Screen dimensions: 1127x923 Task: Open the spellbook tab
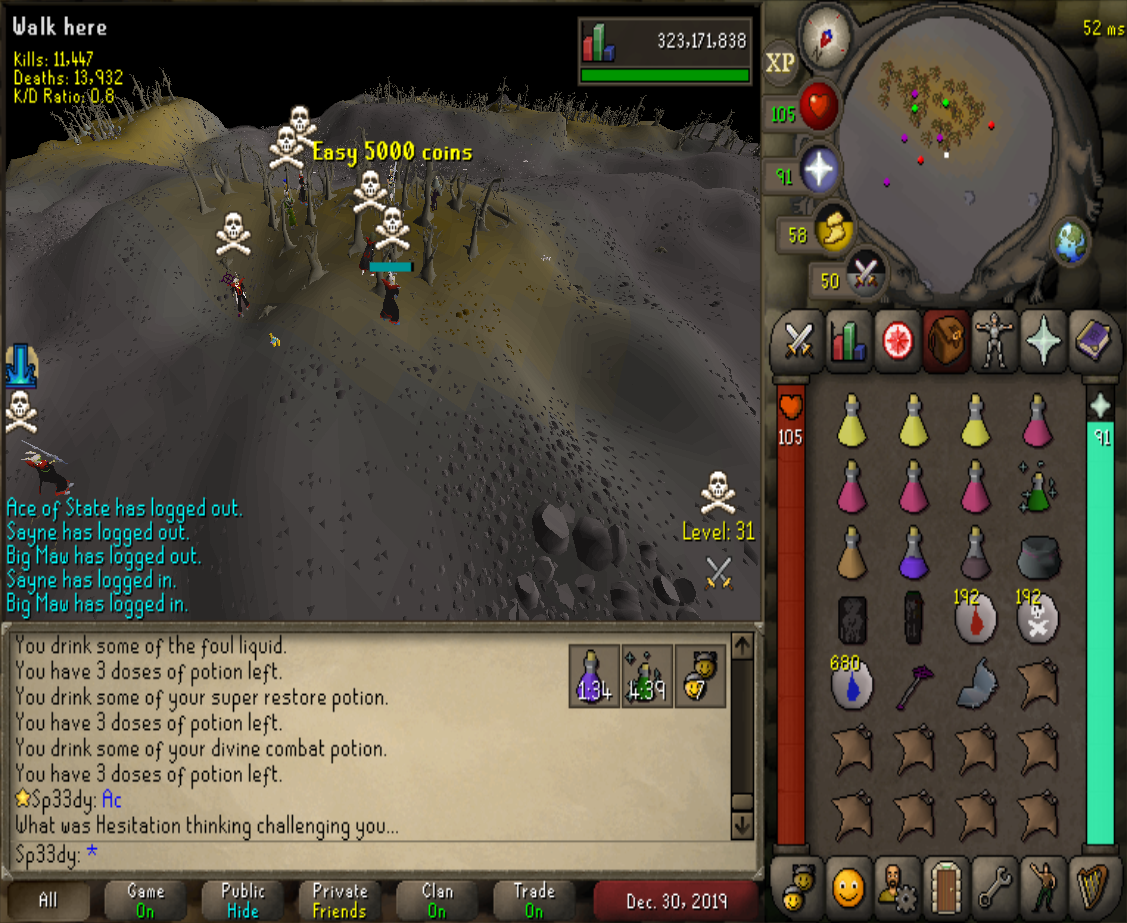tap(1093, 340)
